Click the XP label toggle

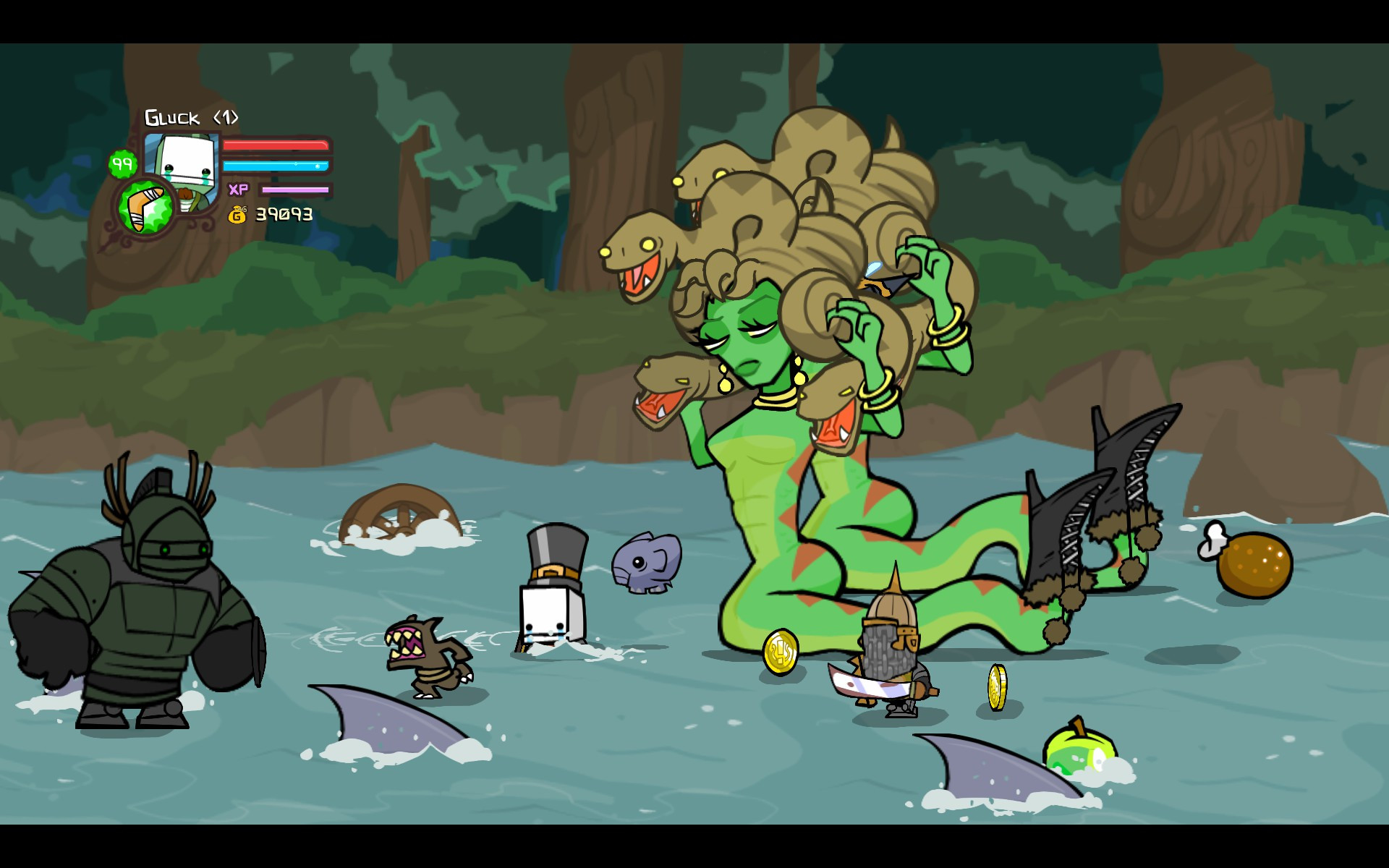[x=239, y=190]
